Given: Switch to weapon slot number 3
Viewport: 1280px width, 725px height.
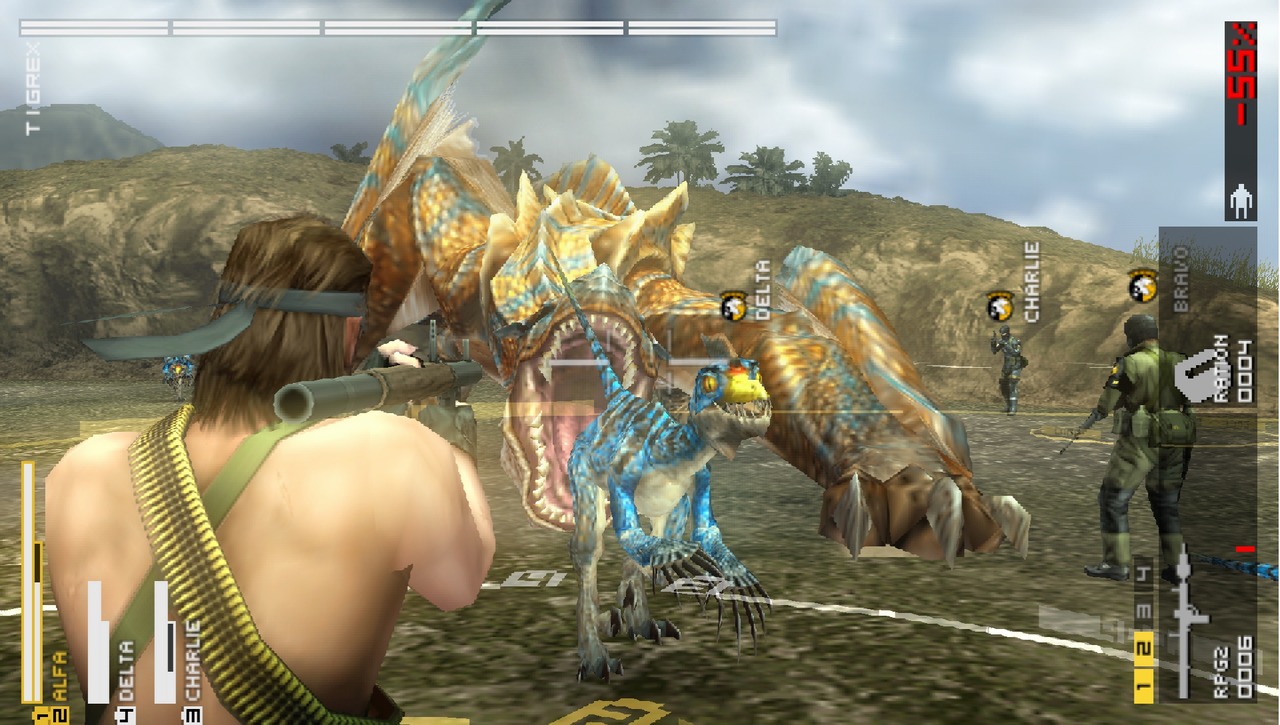Looking at the screenshot, I should (x=1143, y=612).
